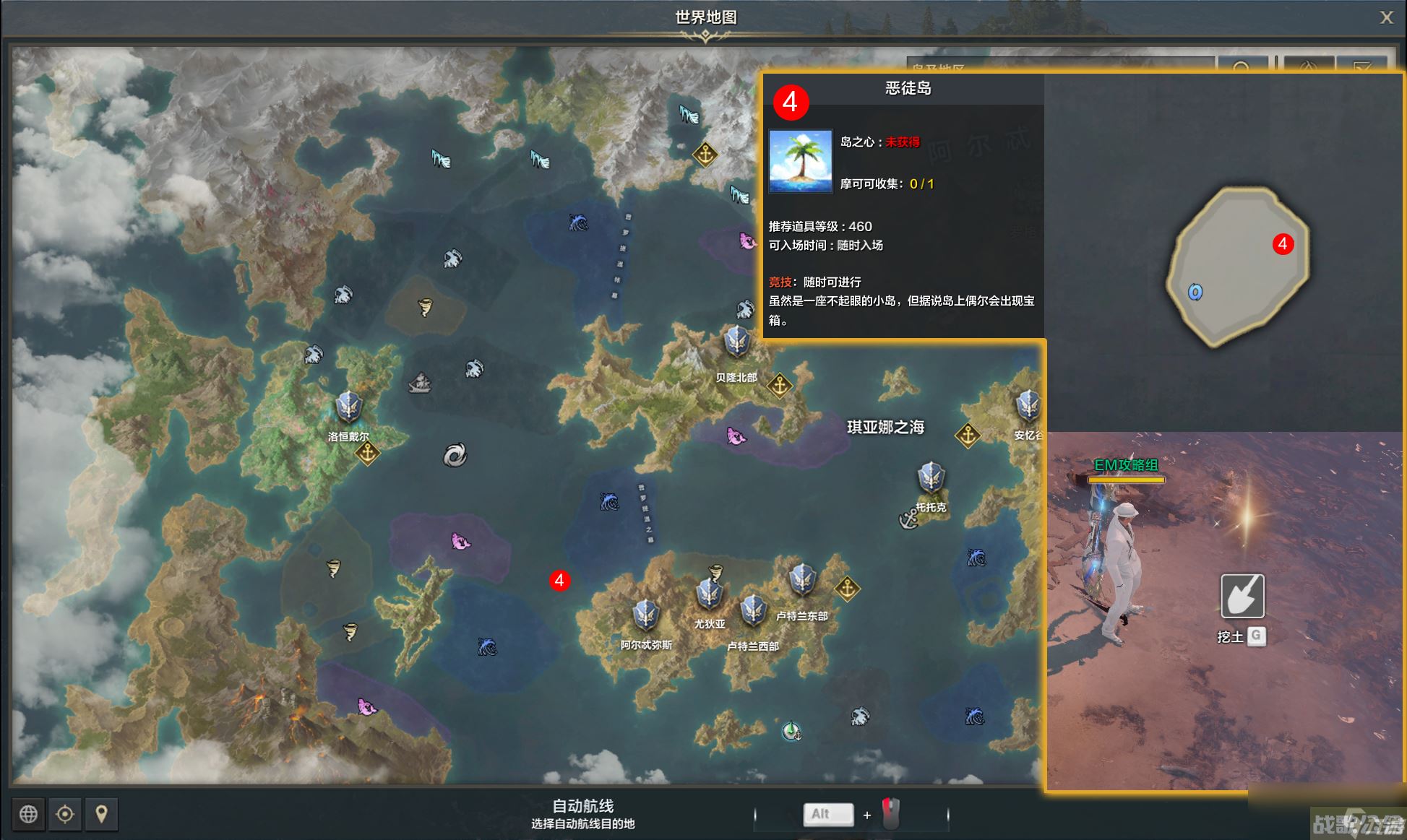Click the whirlpool icon in the sea
The width and height of the screenshot is (1407, 840).
pyautogui.click(x=455, y=455)
